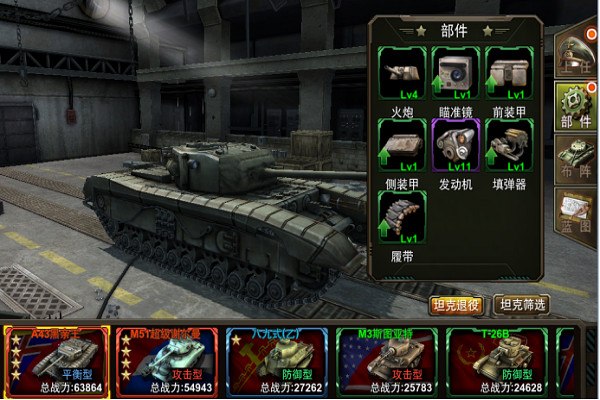The width and height of the screenshot is (600, 400).
Task: Switch to the 部件 parts tab
Action: 578,105
